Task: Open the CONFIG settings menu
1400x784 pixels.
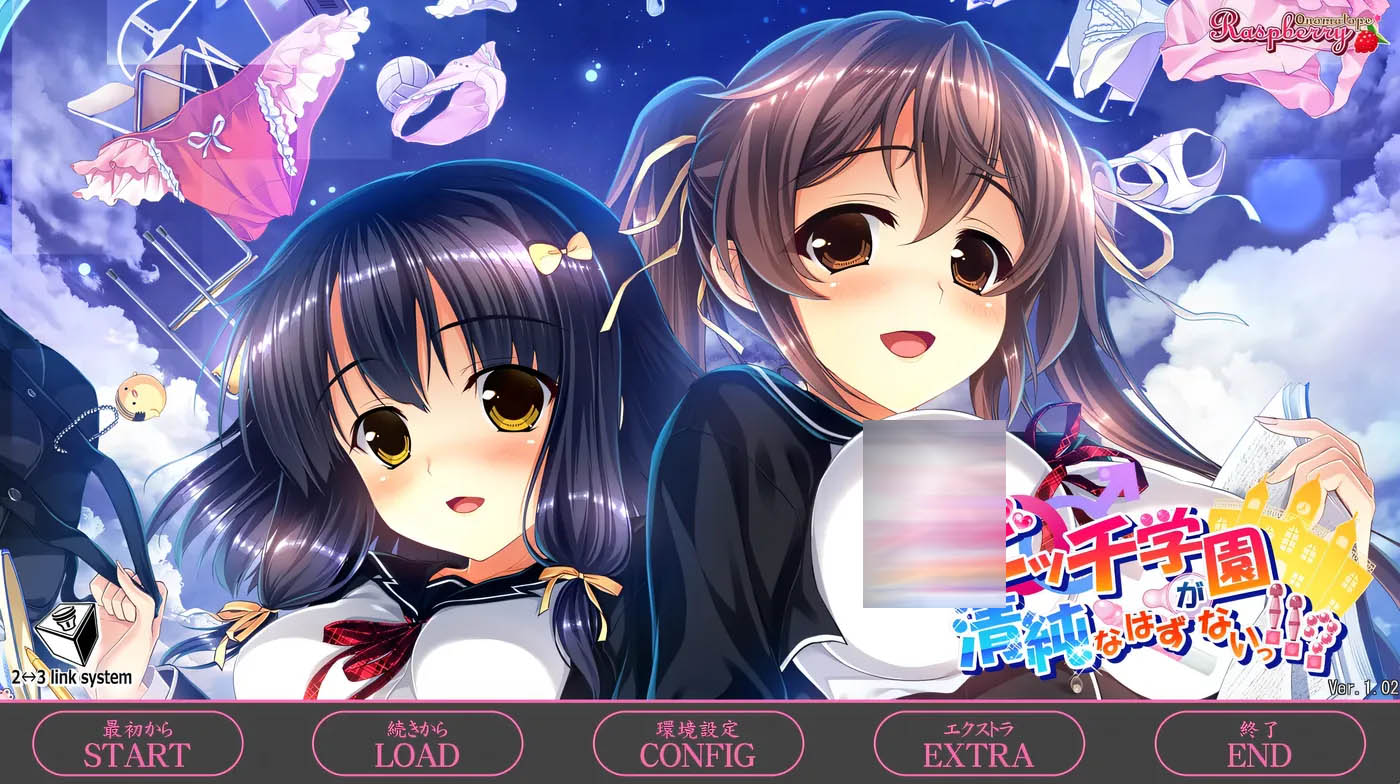Action: point(698,743)
